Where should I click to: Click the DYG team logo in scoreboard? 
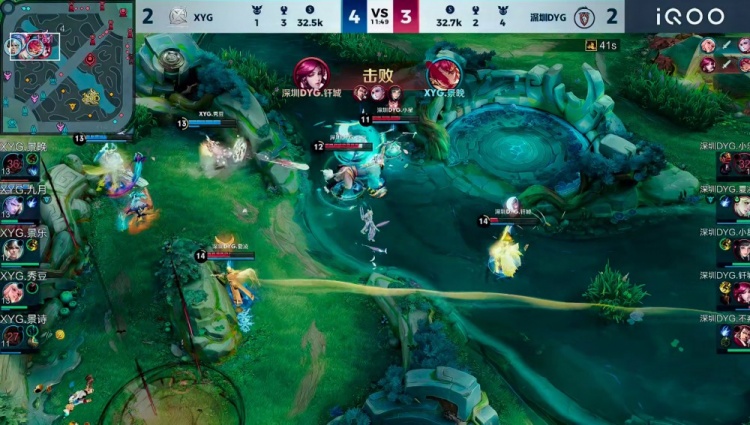pyautogui.click(x=584, y=16)
